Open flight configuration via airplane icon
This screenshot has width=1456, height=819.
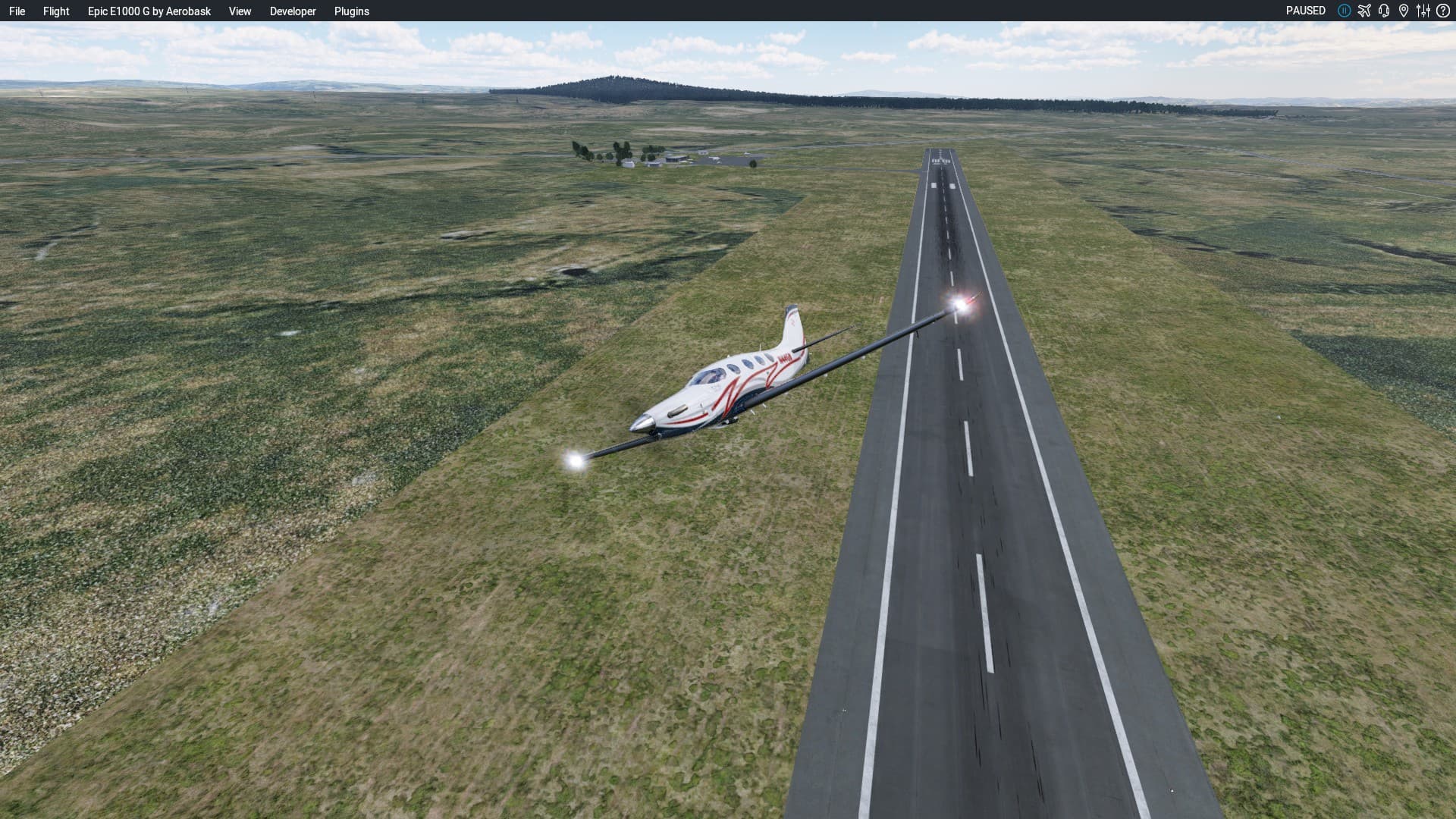(x=1364, y=11)
